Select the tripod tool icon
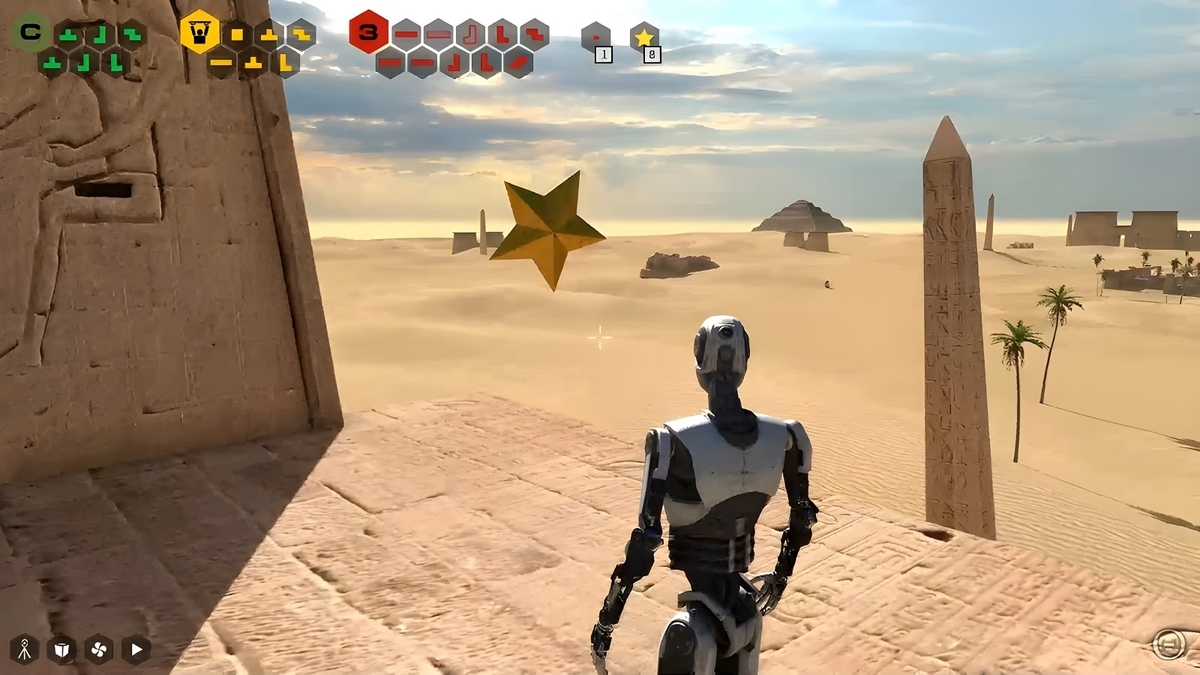 click(x=24, y=649)
